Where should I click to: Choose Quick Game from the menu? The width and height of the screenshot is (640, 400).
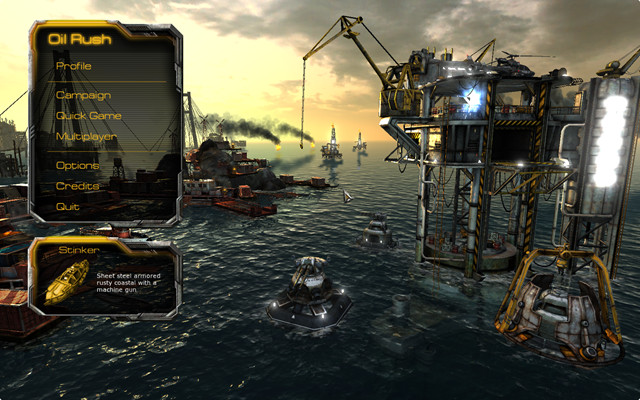click(x=89, y=115)
